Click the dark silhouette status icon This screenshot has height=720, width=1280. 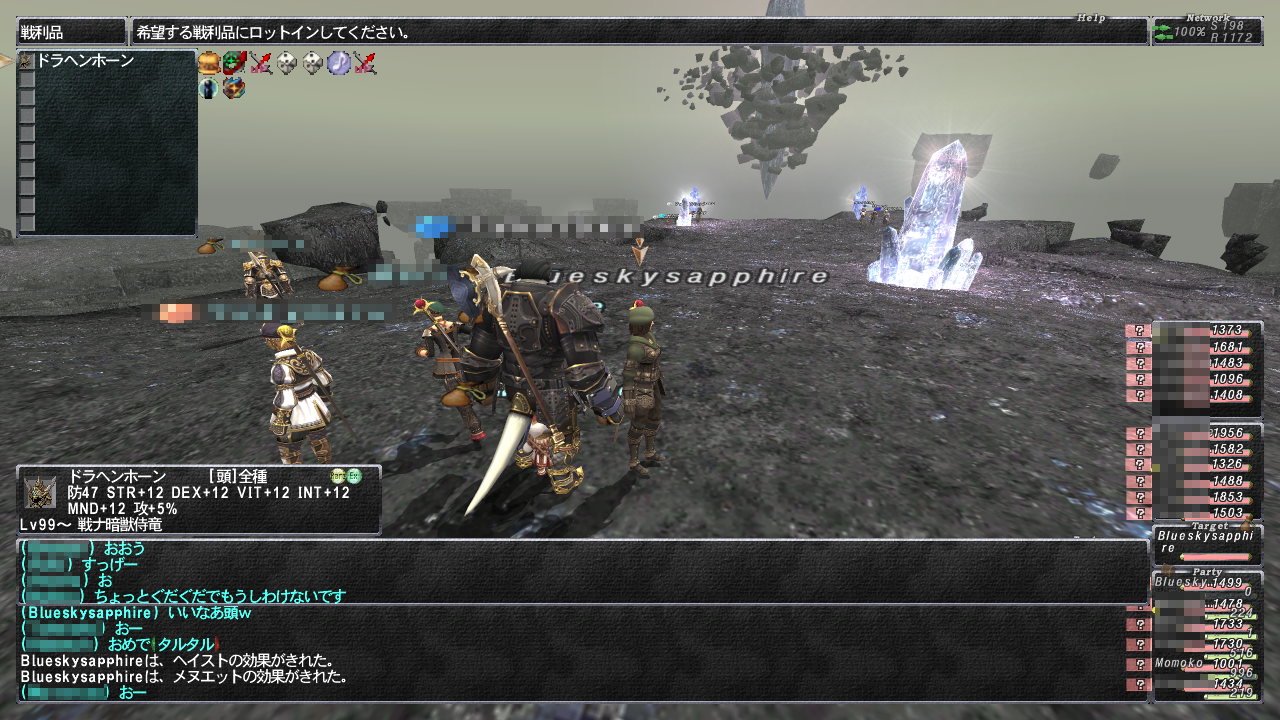pos(209,88)
